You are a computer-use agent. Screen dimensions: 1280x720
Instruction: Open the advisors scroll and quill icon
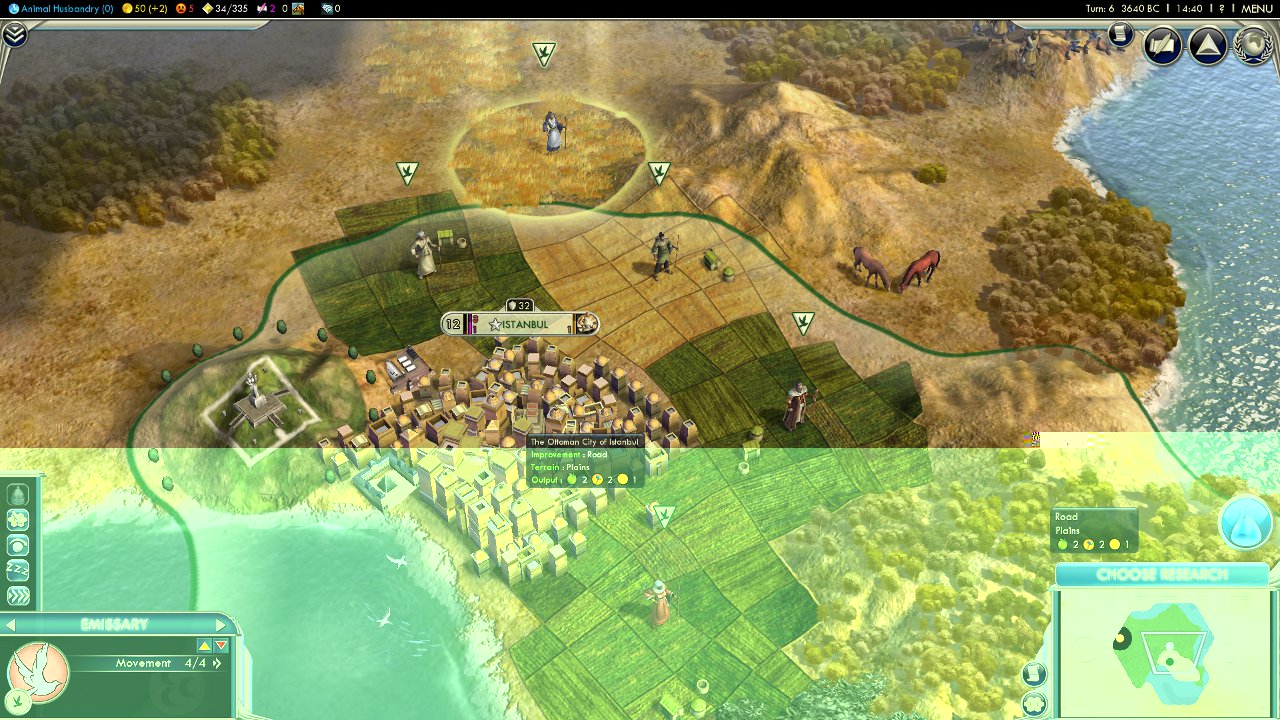1163,46
